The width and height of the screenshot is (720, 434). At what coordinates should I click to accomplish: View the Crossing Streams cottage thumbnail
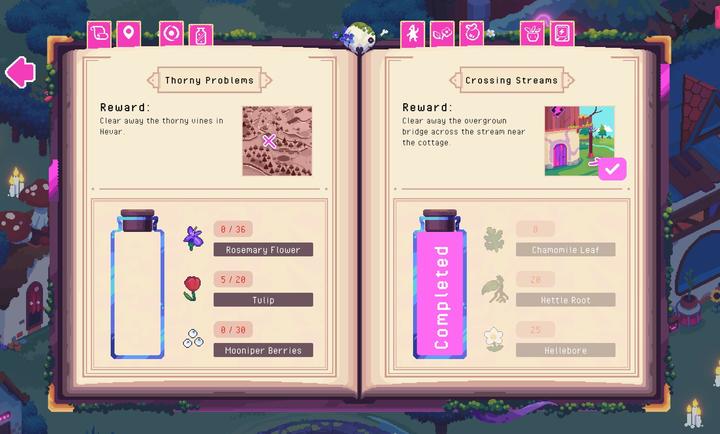[580, 141]
